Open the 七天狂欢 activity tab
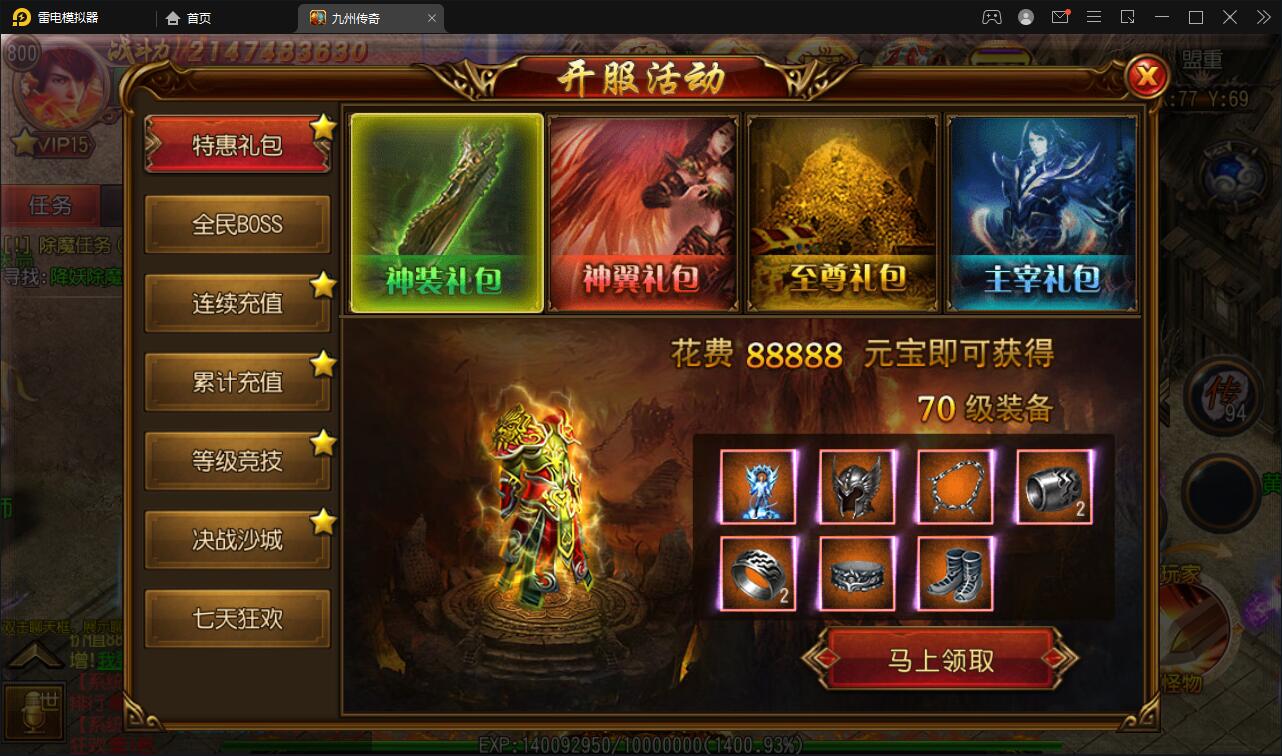Screen dimensions: 1282x756 [237, 618]
